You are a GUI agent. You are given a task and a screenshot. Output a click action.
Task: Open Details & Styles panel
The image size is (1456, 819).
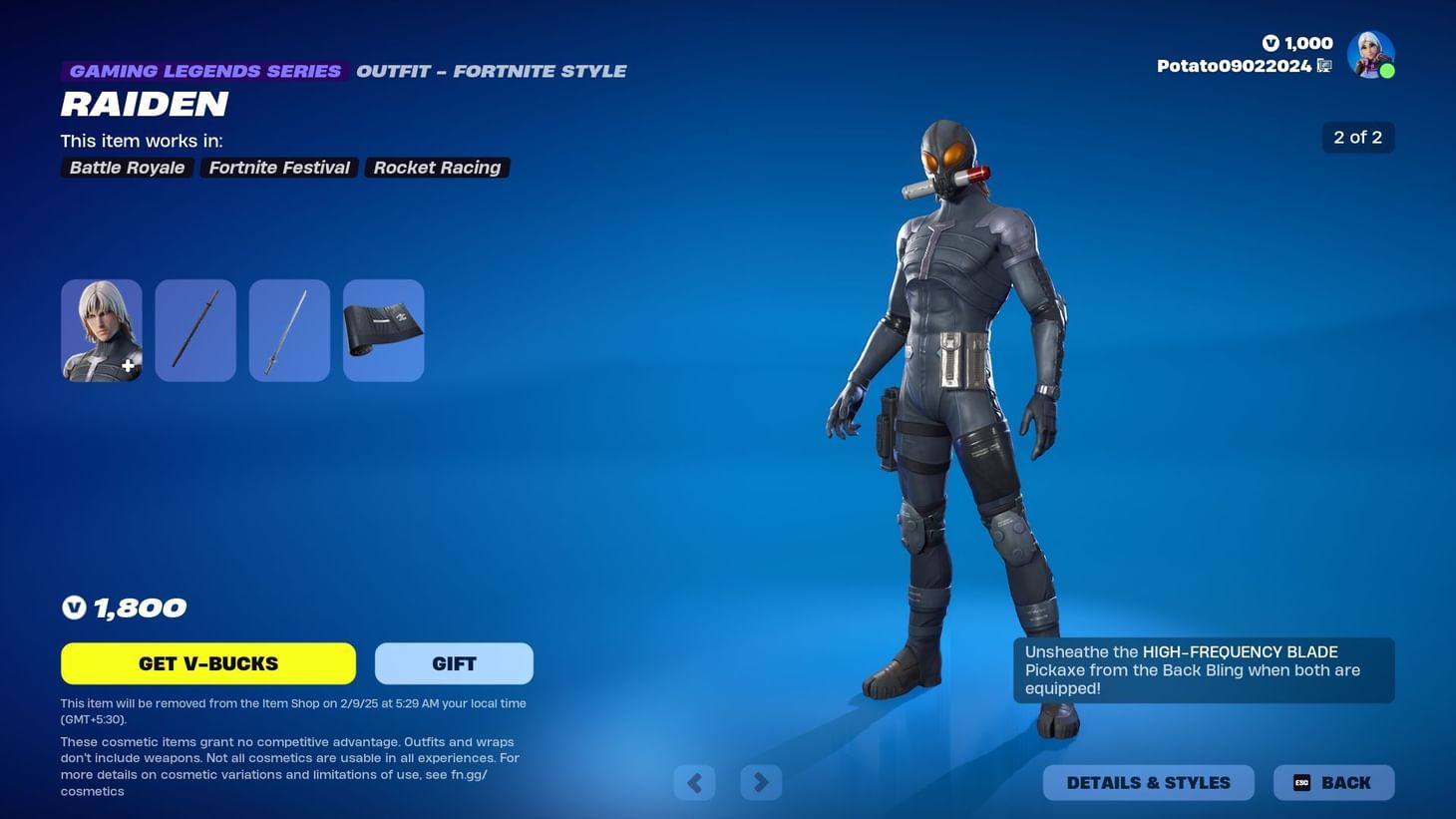pos(1148,782)
